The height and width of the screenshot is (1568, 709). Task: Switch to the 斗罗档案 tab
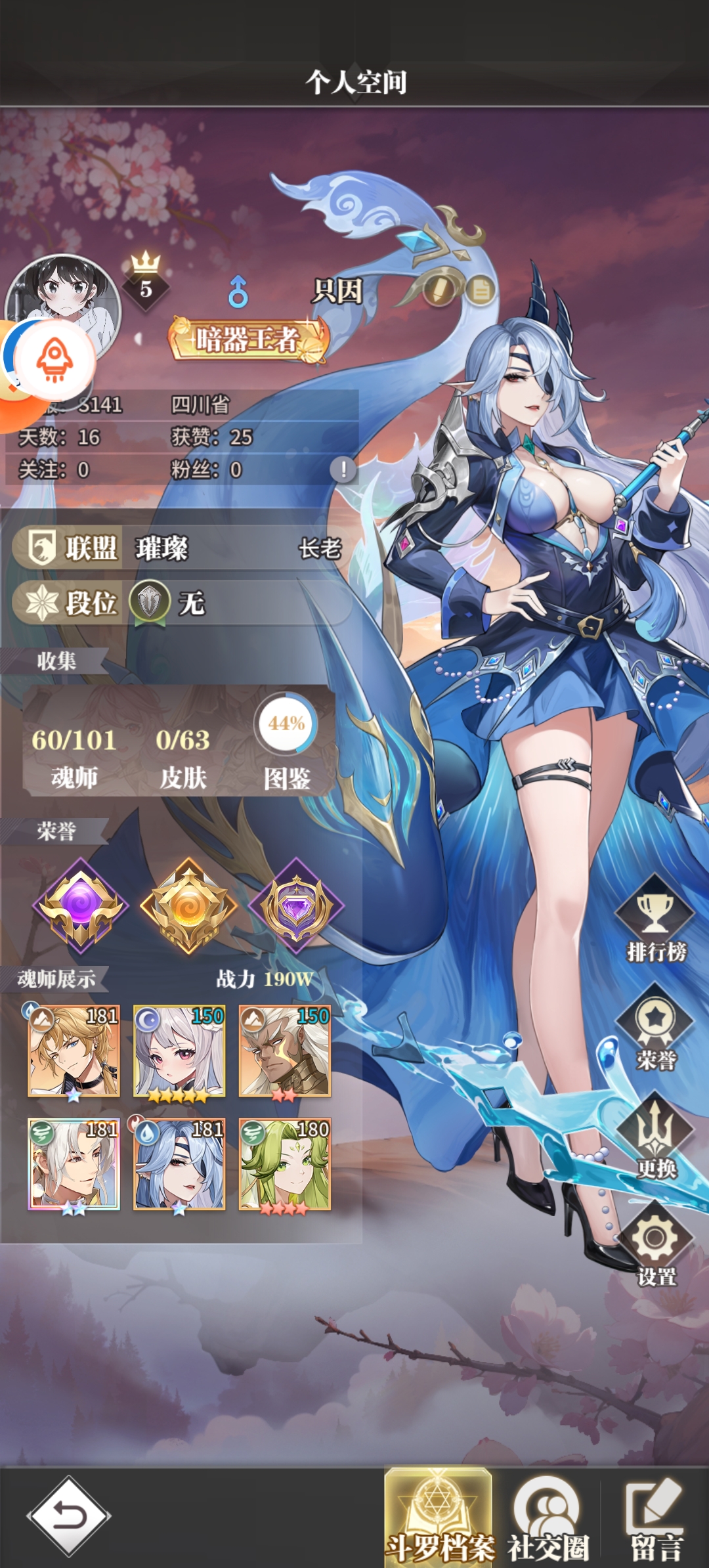pos(439,1517)
